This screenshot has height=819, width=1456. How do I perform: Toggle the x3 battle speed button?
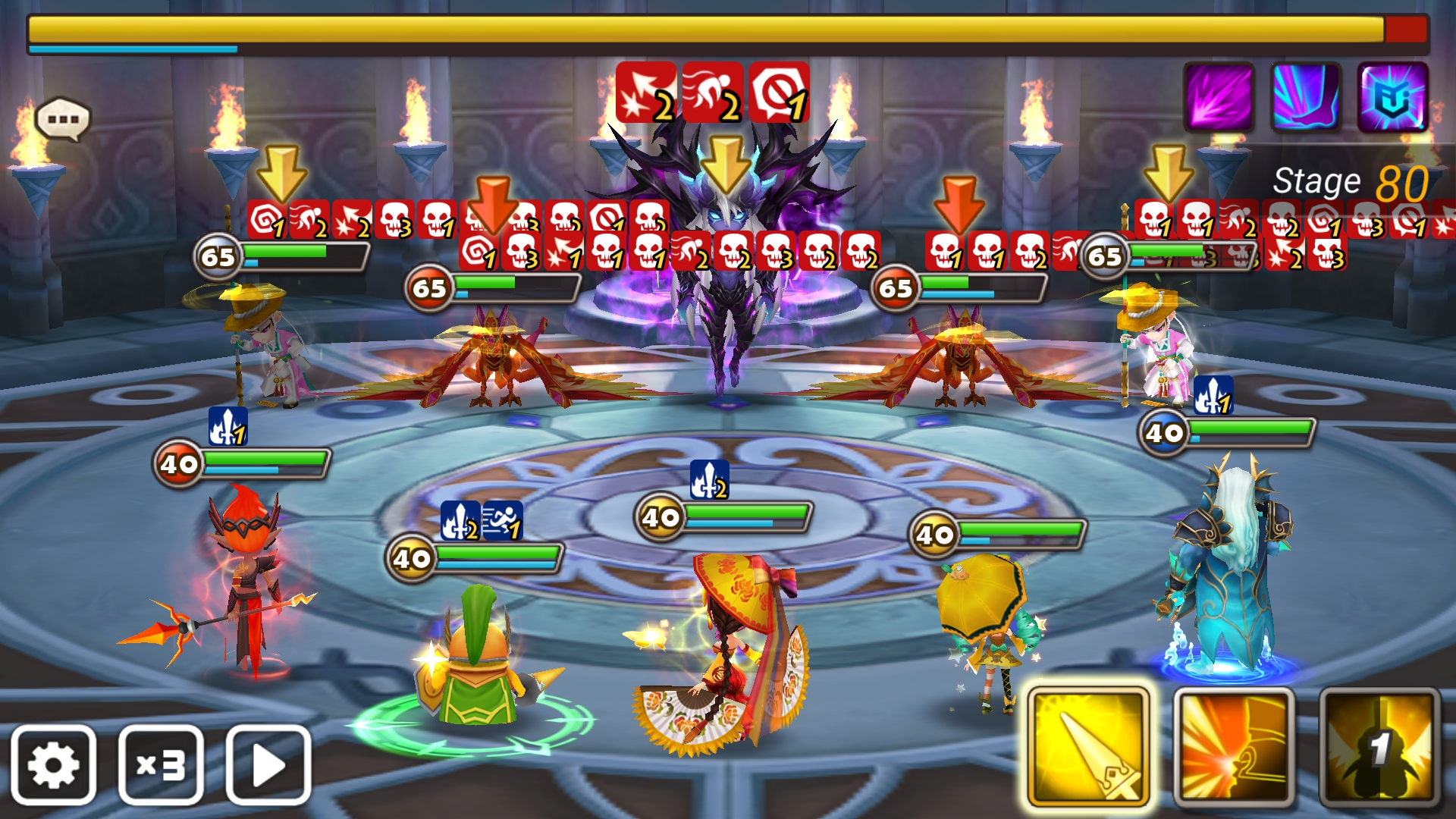(x=161, y=764)
